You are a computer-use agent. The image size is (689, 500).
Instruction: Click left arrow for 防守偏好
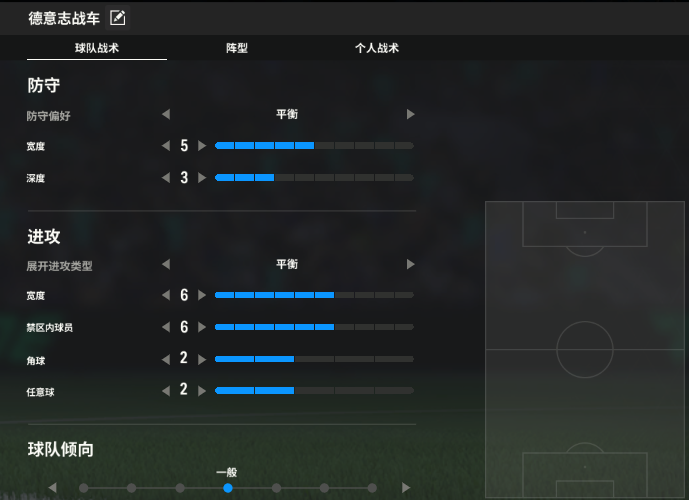coord(166,115)
